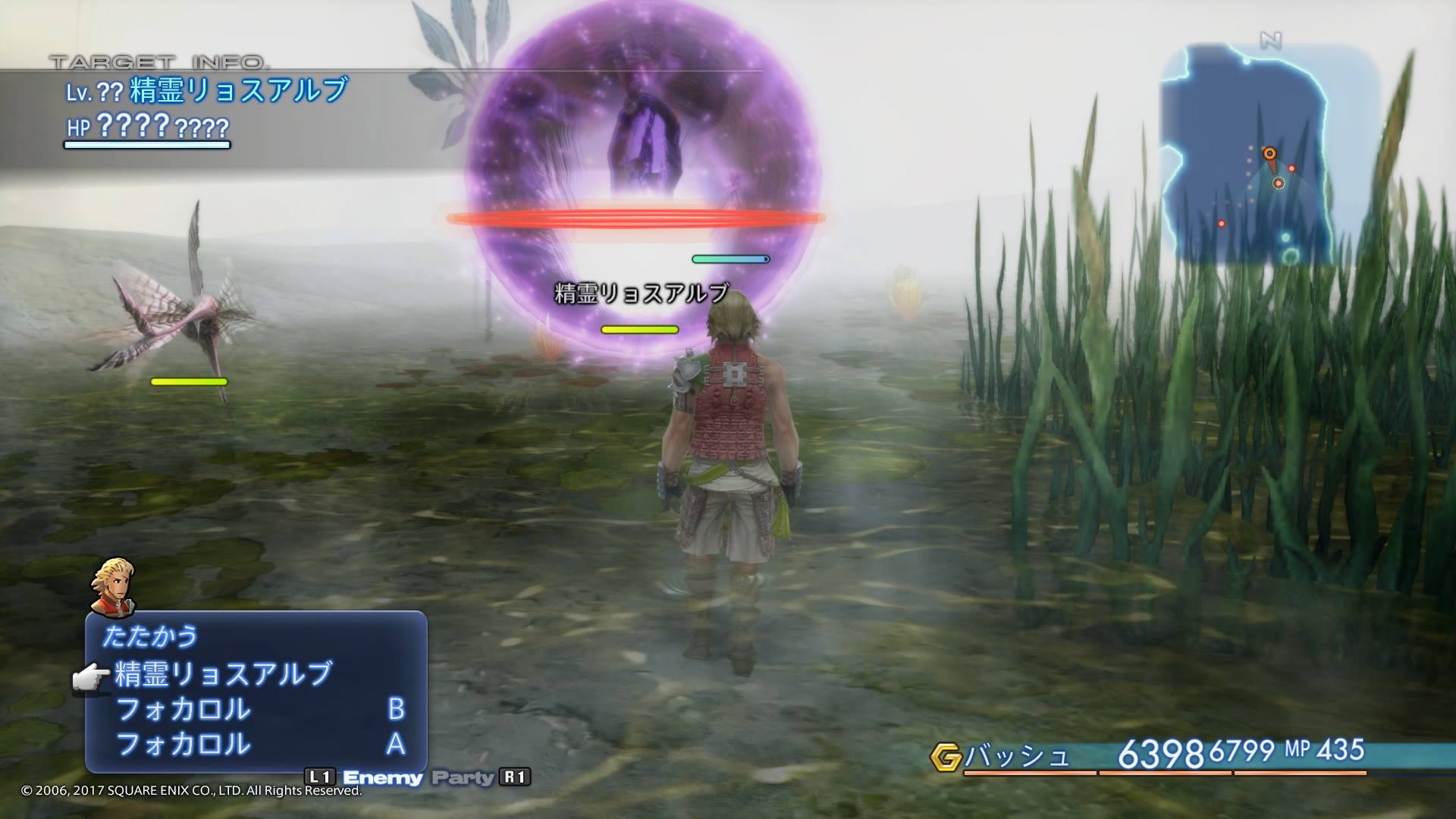Switch to the Party target tab

pos(462,777)
